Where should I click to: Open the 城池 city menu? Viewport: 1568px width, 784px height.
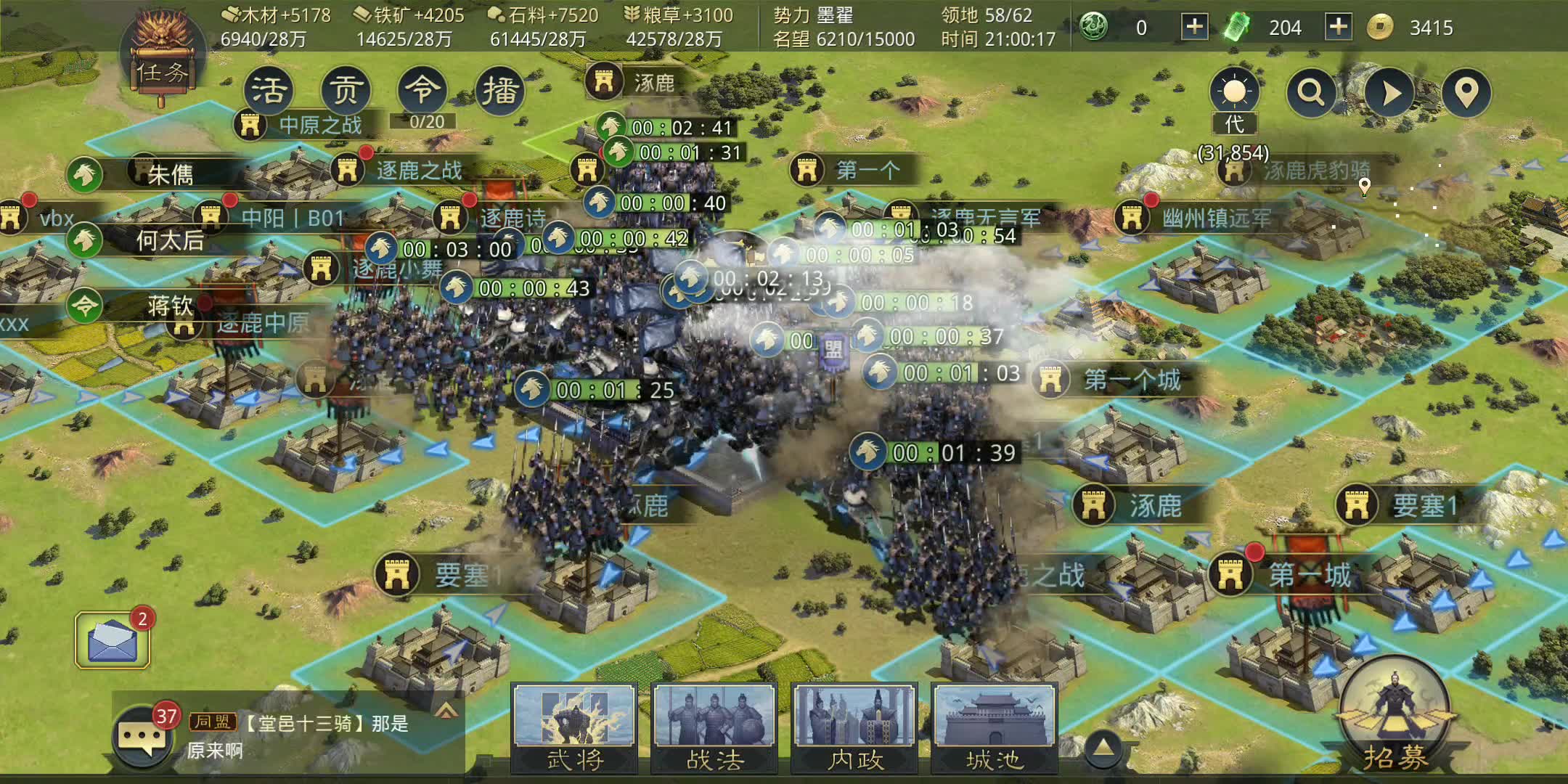pyautogui.click(x=995, y=727)
